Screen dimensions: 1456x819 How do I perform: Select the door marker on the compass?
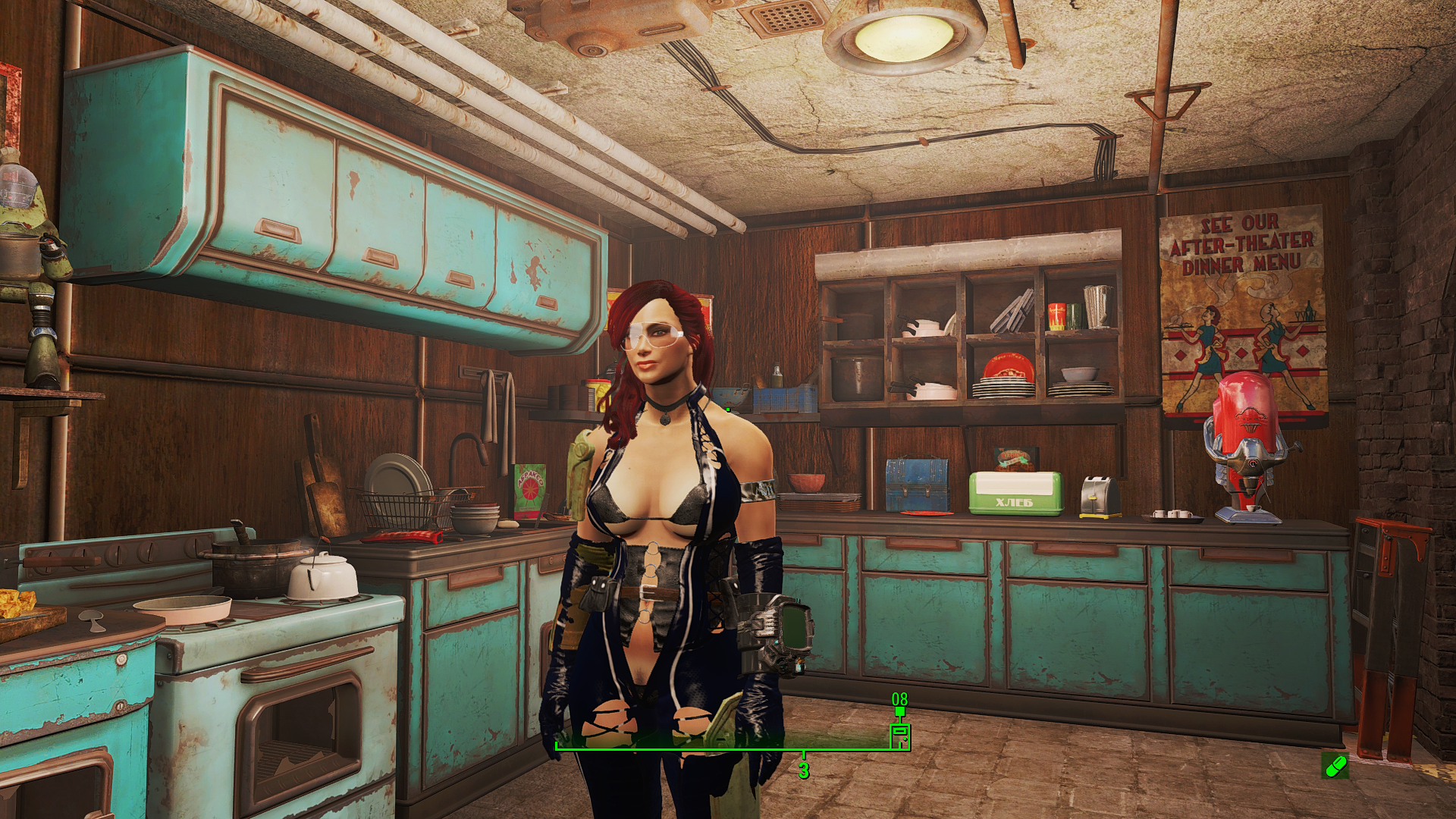coord(899,736)
